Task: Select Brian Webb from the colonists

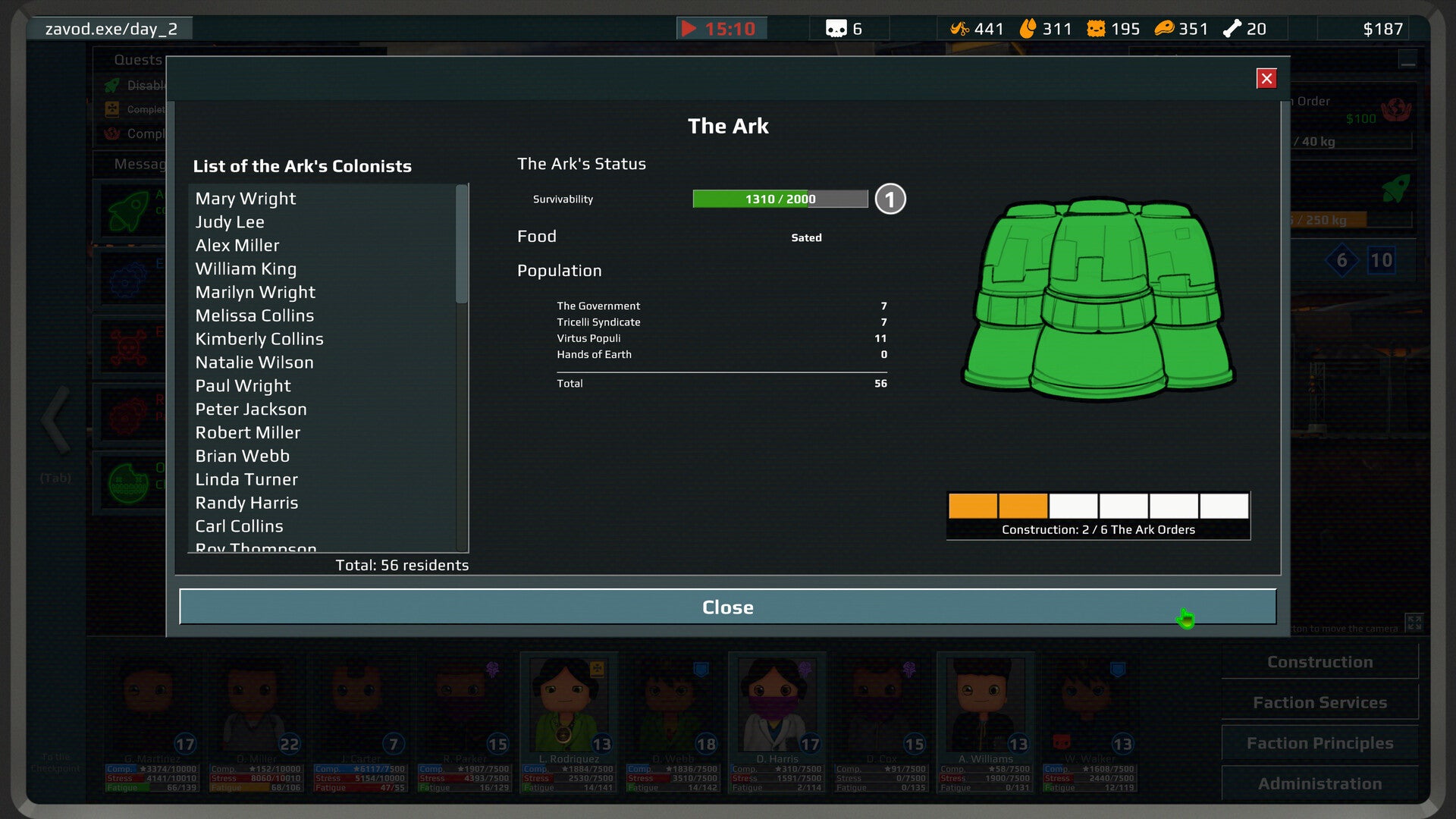Action: pos(242,456)
